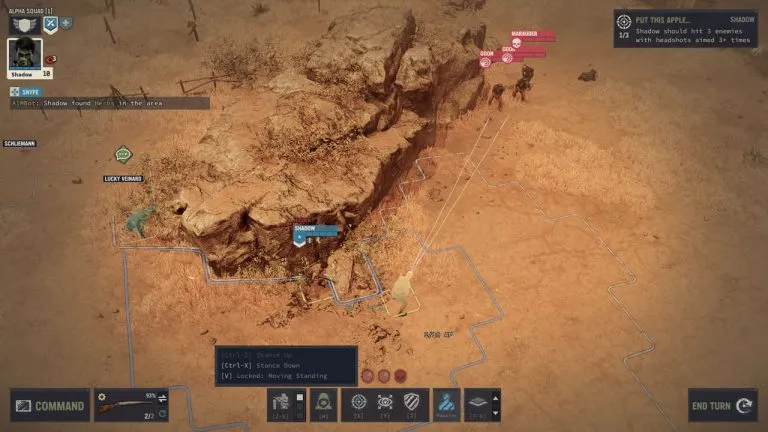Viewport: 768px width, 432px height.
Task: Select the crossed-swords squad badge
Action: point(49,23)
